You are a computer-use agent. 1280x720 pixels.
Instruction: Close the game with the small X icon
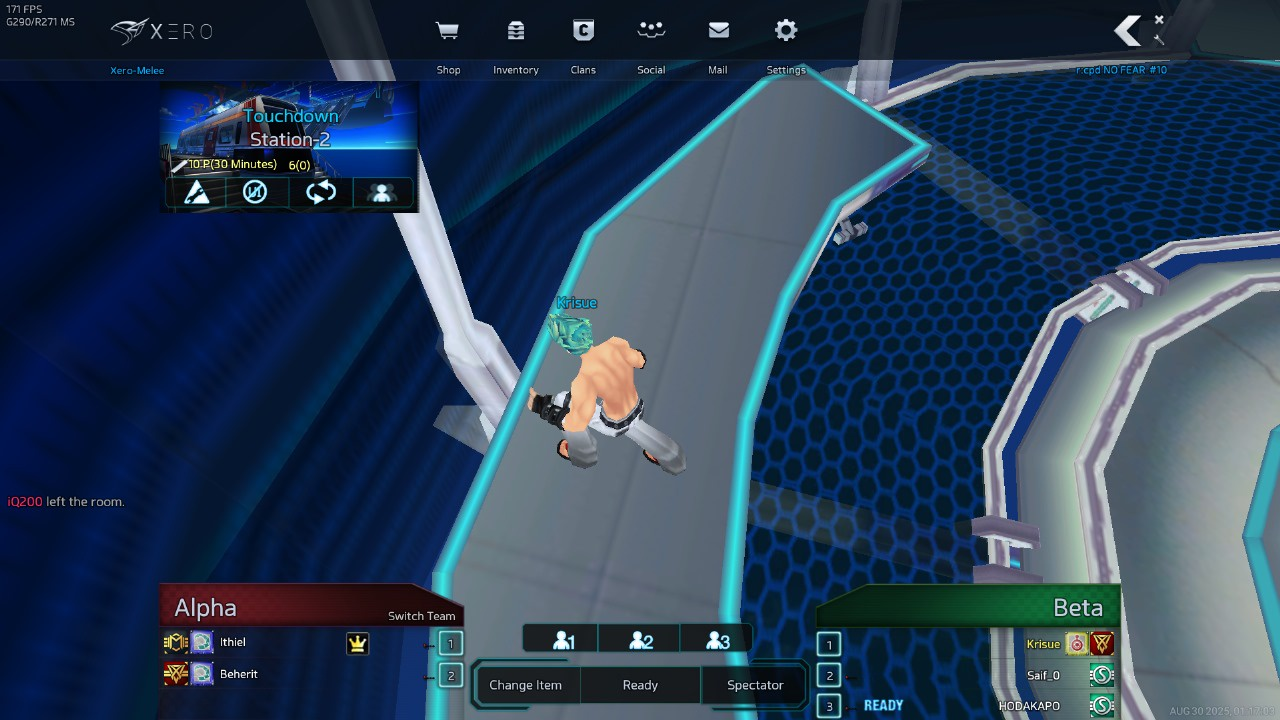pos(1159,19)
